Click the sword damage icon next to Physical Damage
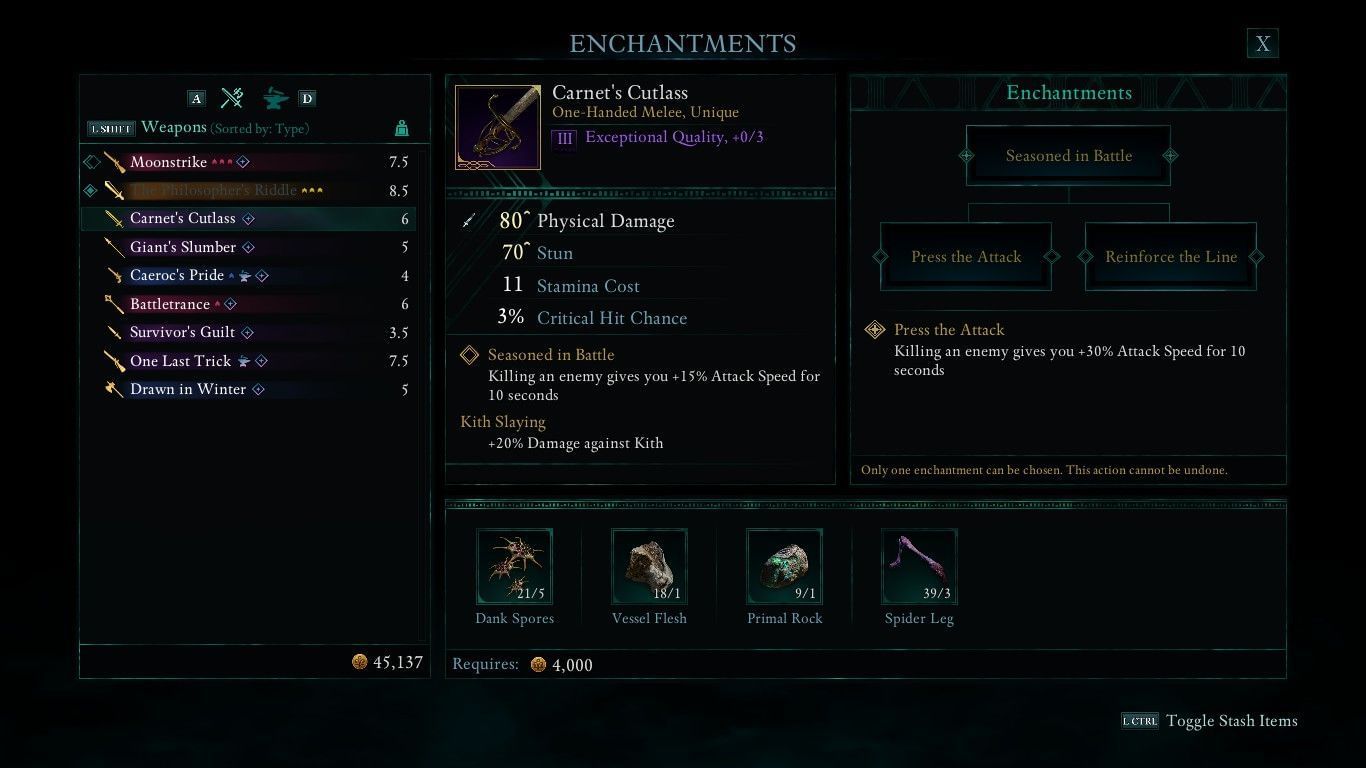Screen dimensions: 1366x768 [x=468, y=221]
